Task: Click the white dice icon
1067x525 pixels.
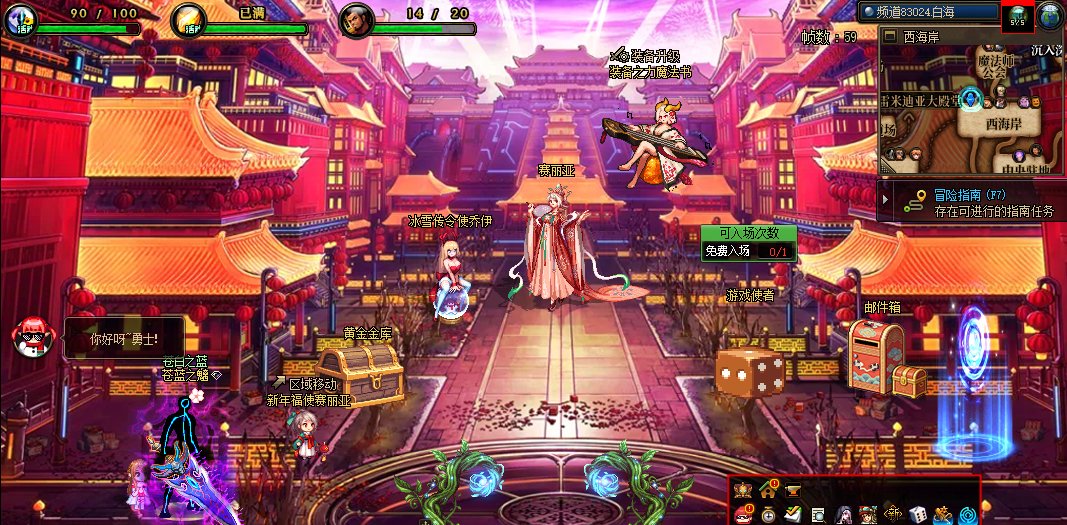Action: [918, 514]
